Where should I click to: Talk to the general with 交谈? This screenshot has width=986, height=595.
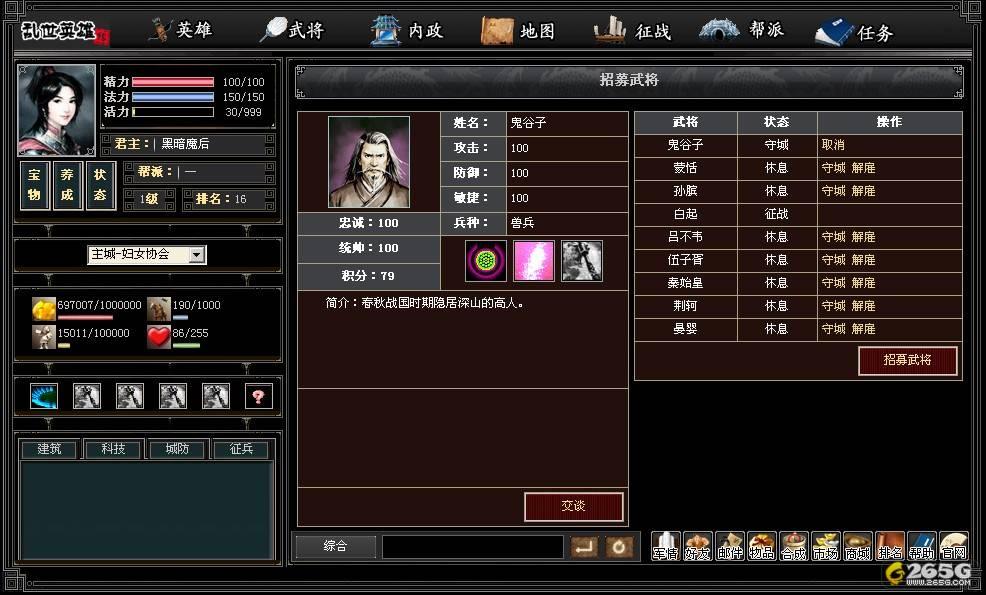(x=573, y=506)
